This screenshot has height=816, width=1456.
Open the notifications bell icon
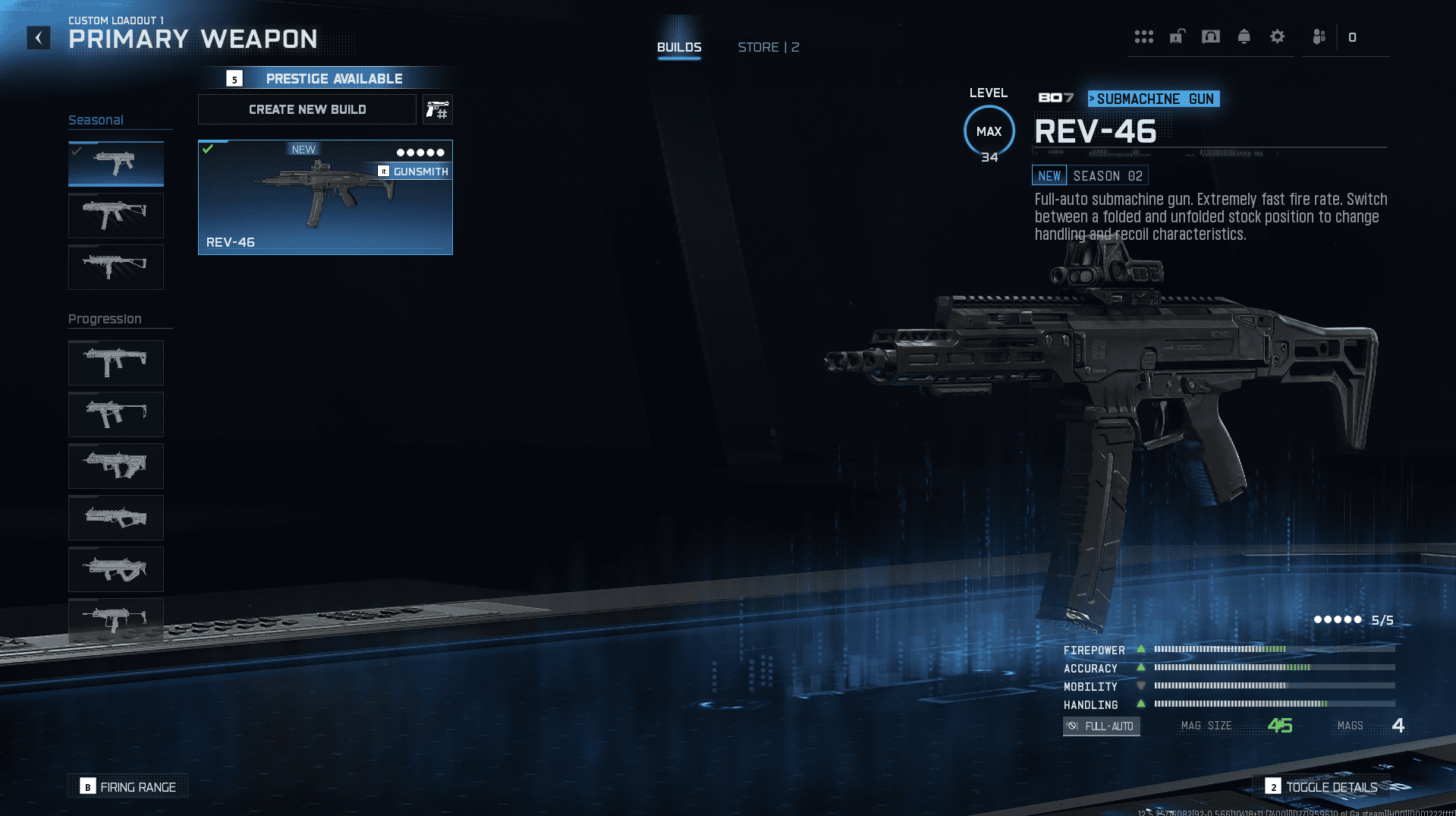pos(1244,36)
